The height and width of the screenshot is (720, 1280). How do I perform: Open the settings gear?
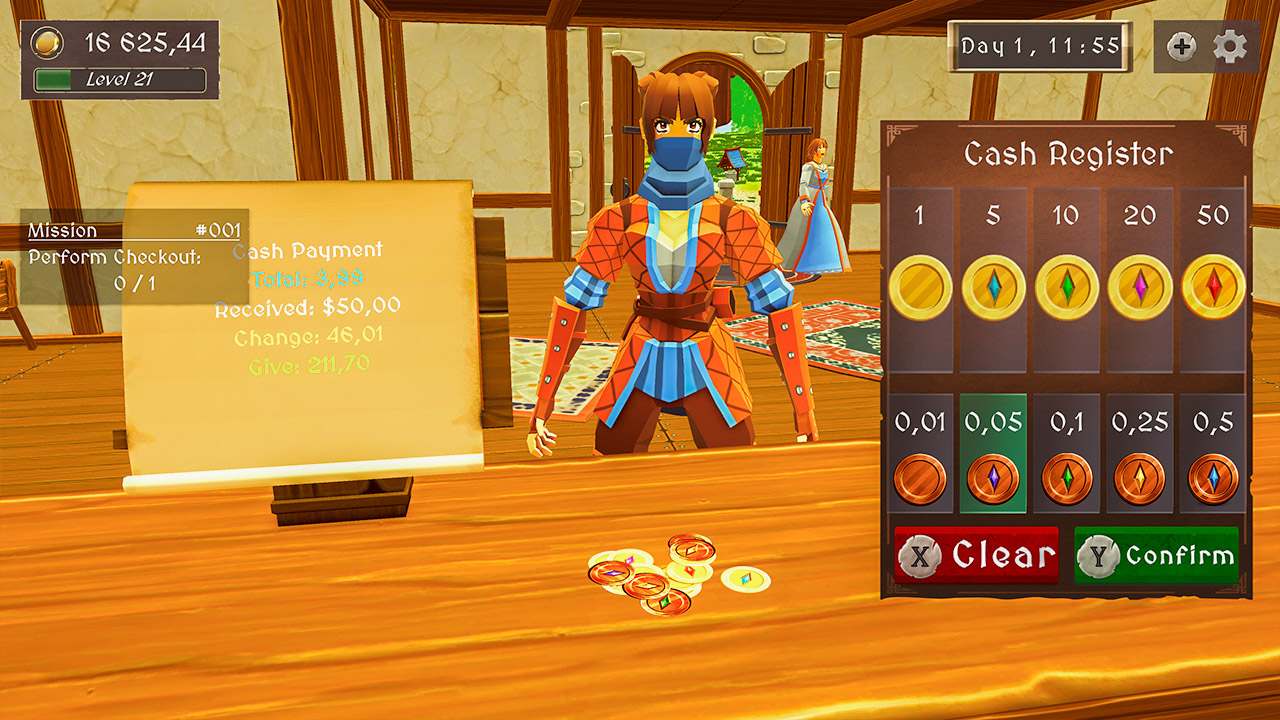click(1229, 46)
